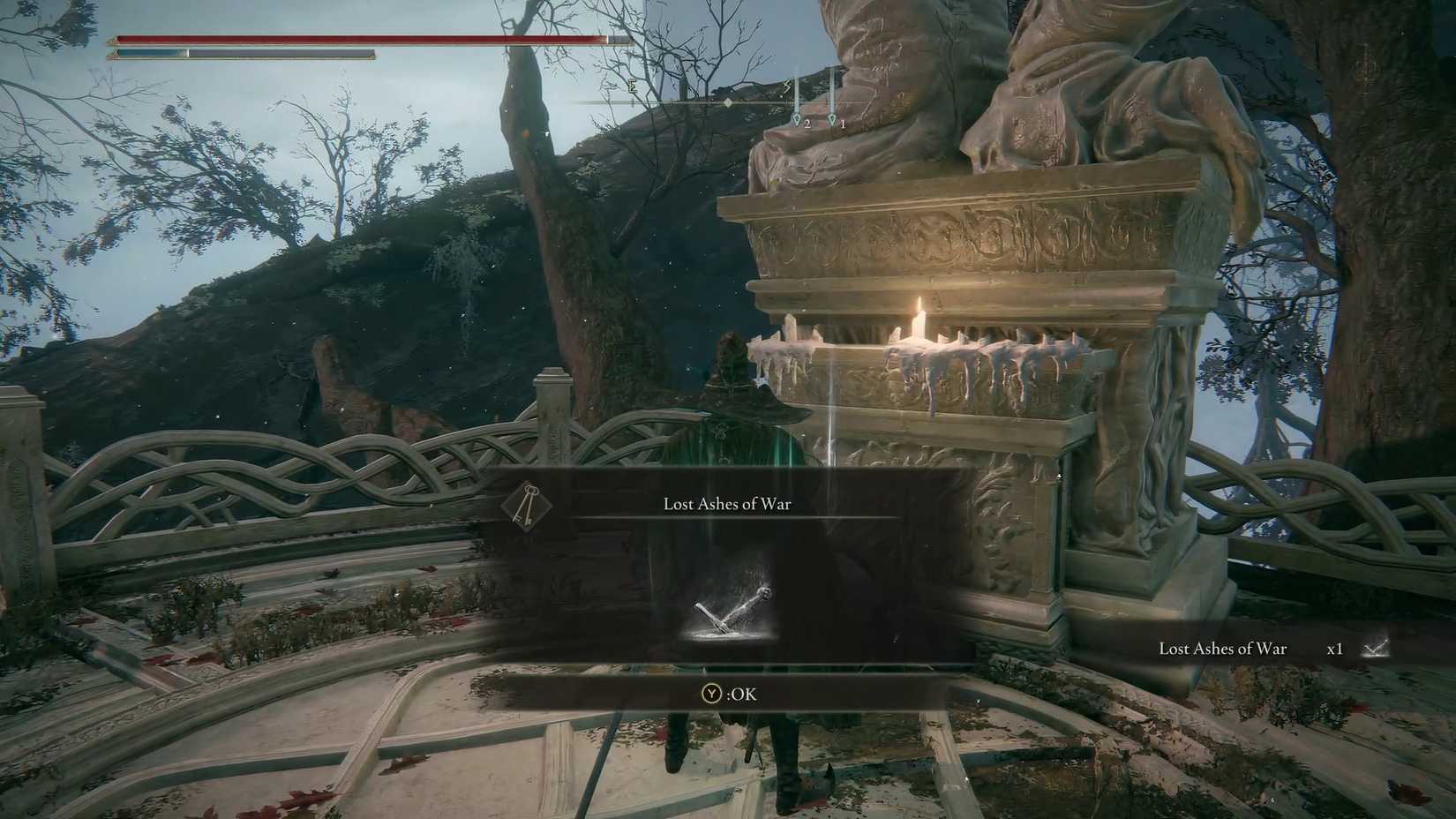Screen dimensions: 1456x819
Task: Select the Lost Ashes of War notification text
Action: coord(1223,649)
